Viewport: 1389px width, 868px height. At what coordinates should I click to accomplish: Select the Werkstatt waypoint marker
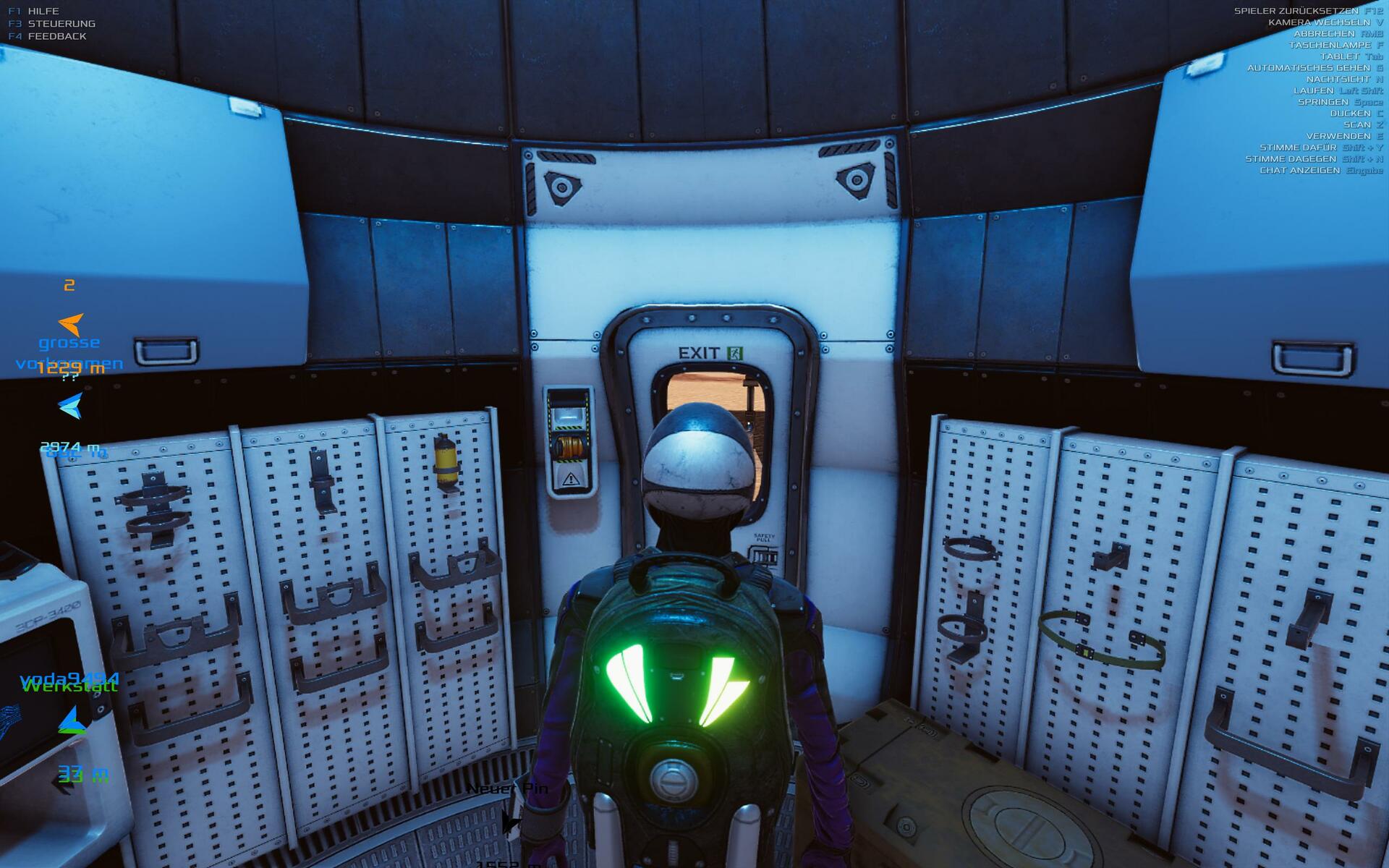(x=72, y=720)
